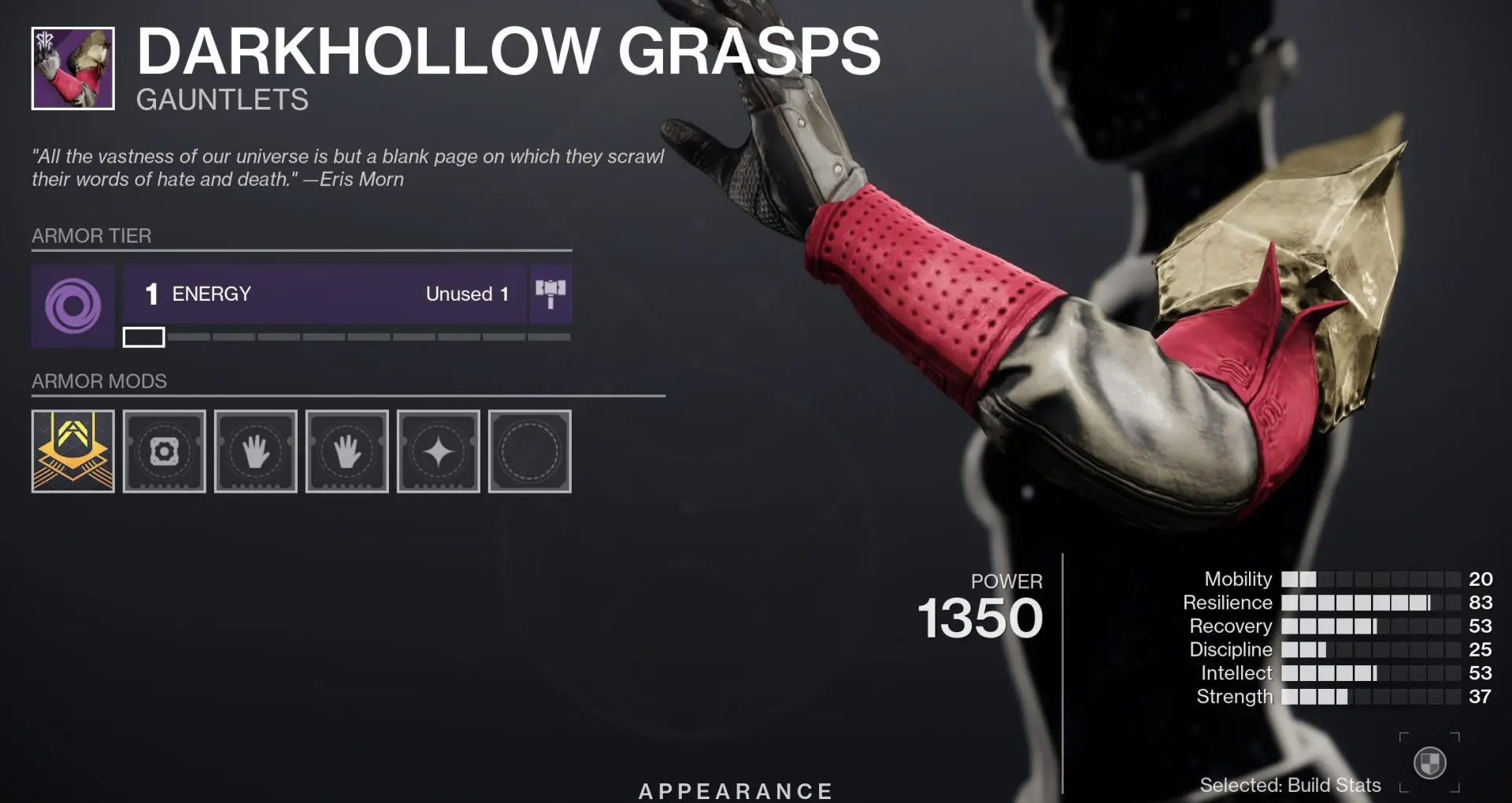1512x803 pixels.
Task: Select the first hand-icon arms mod socket
Action: point(255,450)
